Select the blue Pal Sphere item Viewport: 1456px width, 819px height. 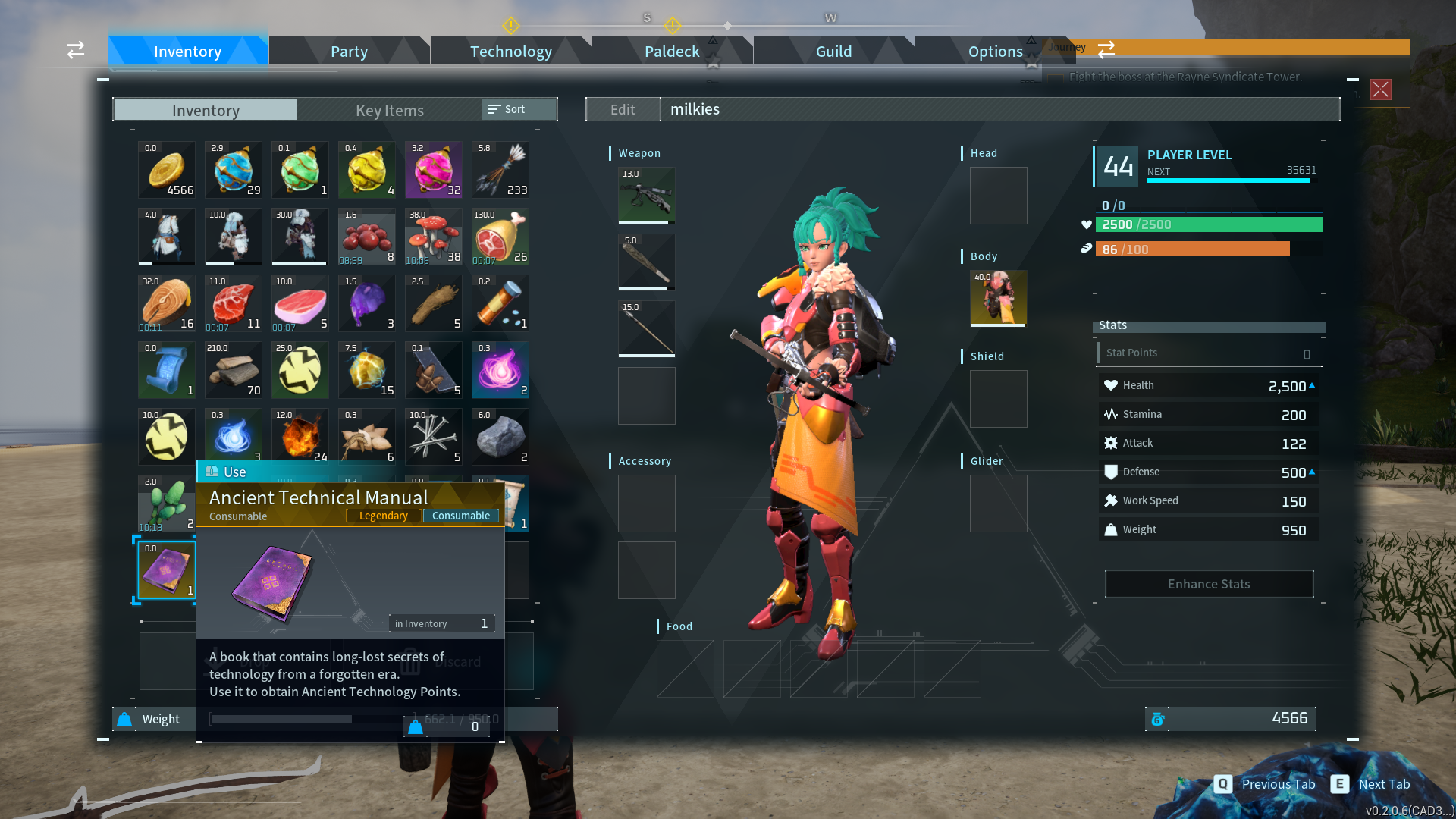coord(233,170)
